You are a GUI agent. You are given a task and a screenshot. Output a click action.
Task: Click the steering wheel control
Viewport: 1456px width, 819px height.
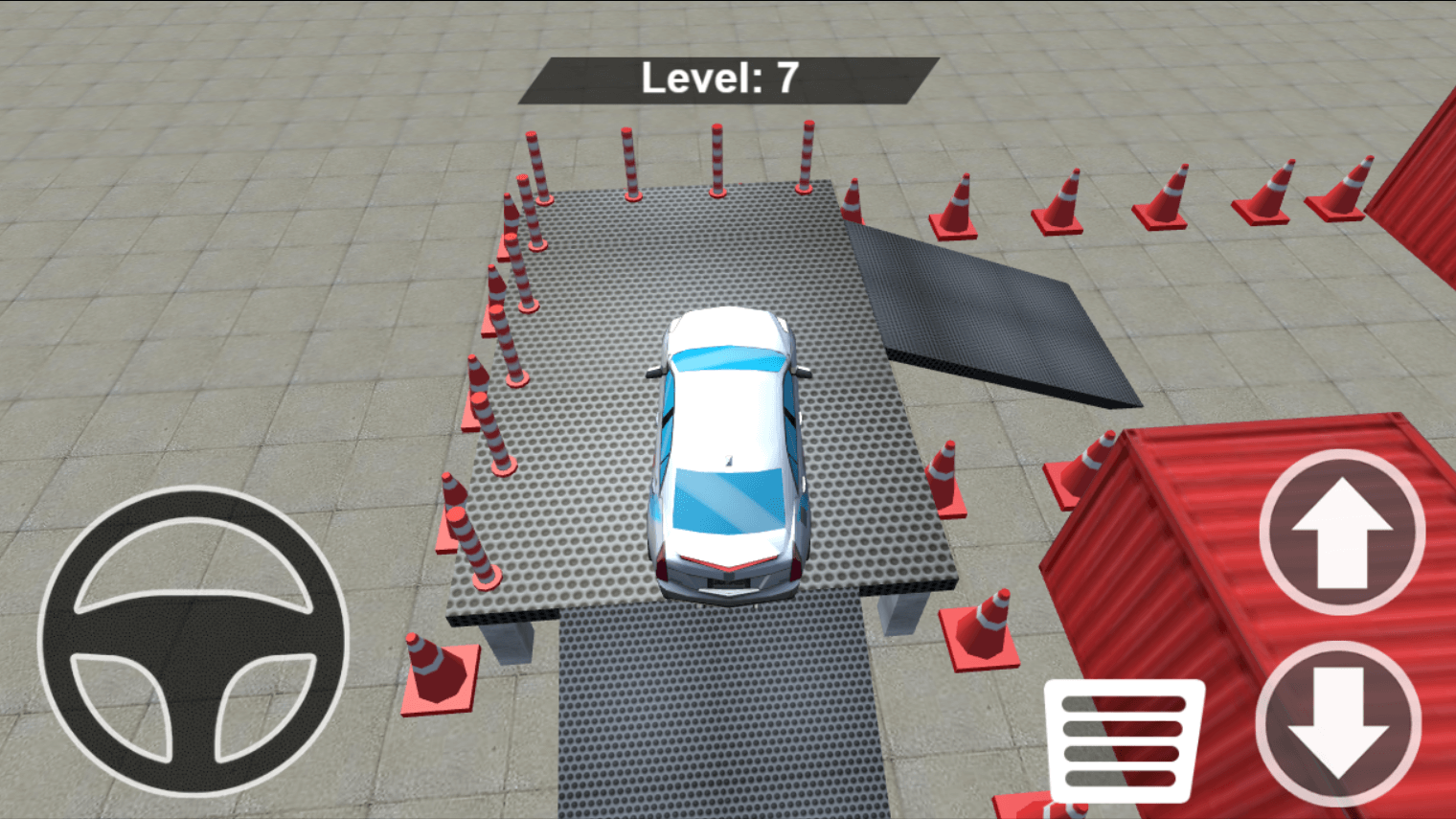pos(192,637)
